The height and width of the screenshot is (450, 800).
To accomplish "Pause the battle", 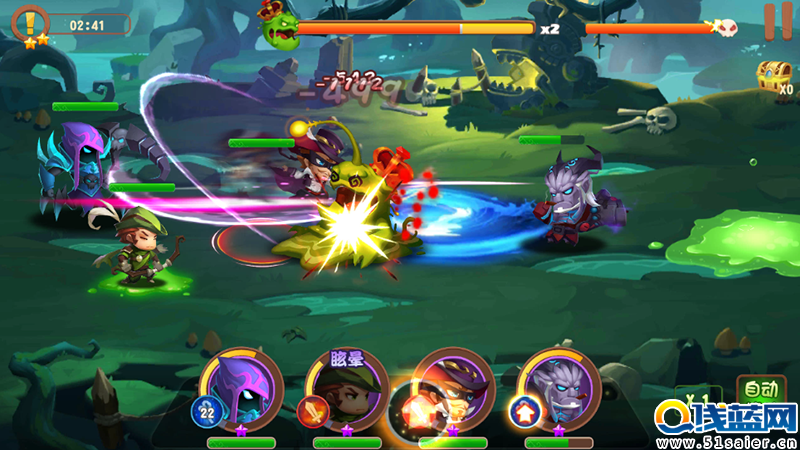I will [771, 21].
